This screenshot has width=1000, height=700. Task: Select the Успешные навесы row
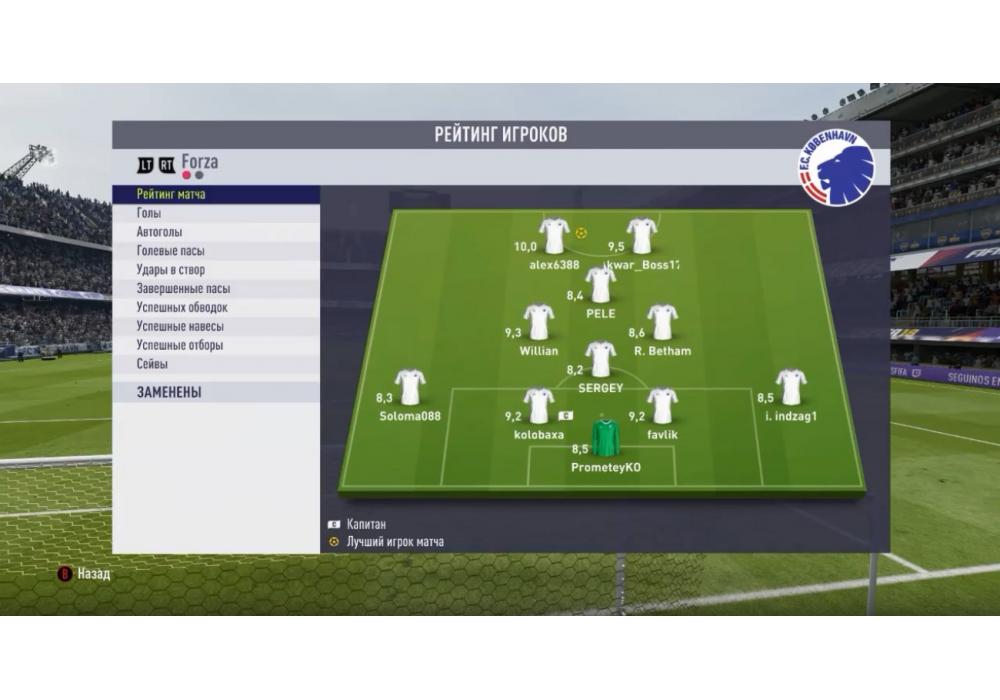pyautogui.click(x=180, y=326)
